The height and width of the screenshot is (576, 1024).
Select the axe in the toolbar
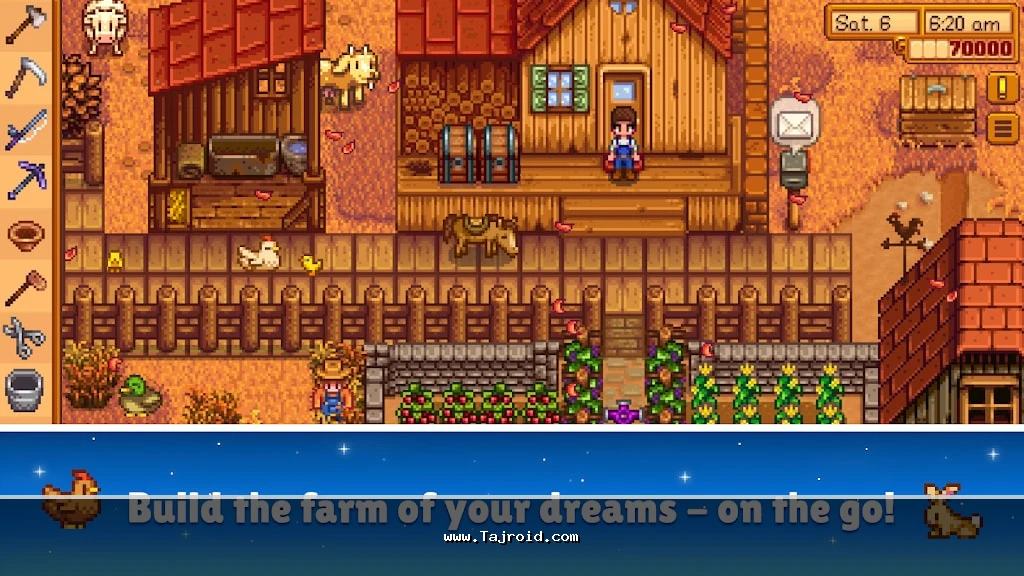26,24
